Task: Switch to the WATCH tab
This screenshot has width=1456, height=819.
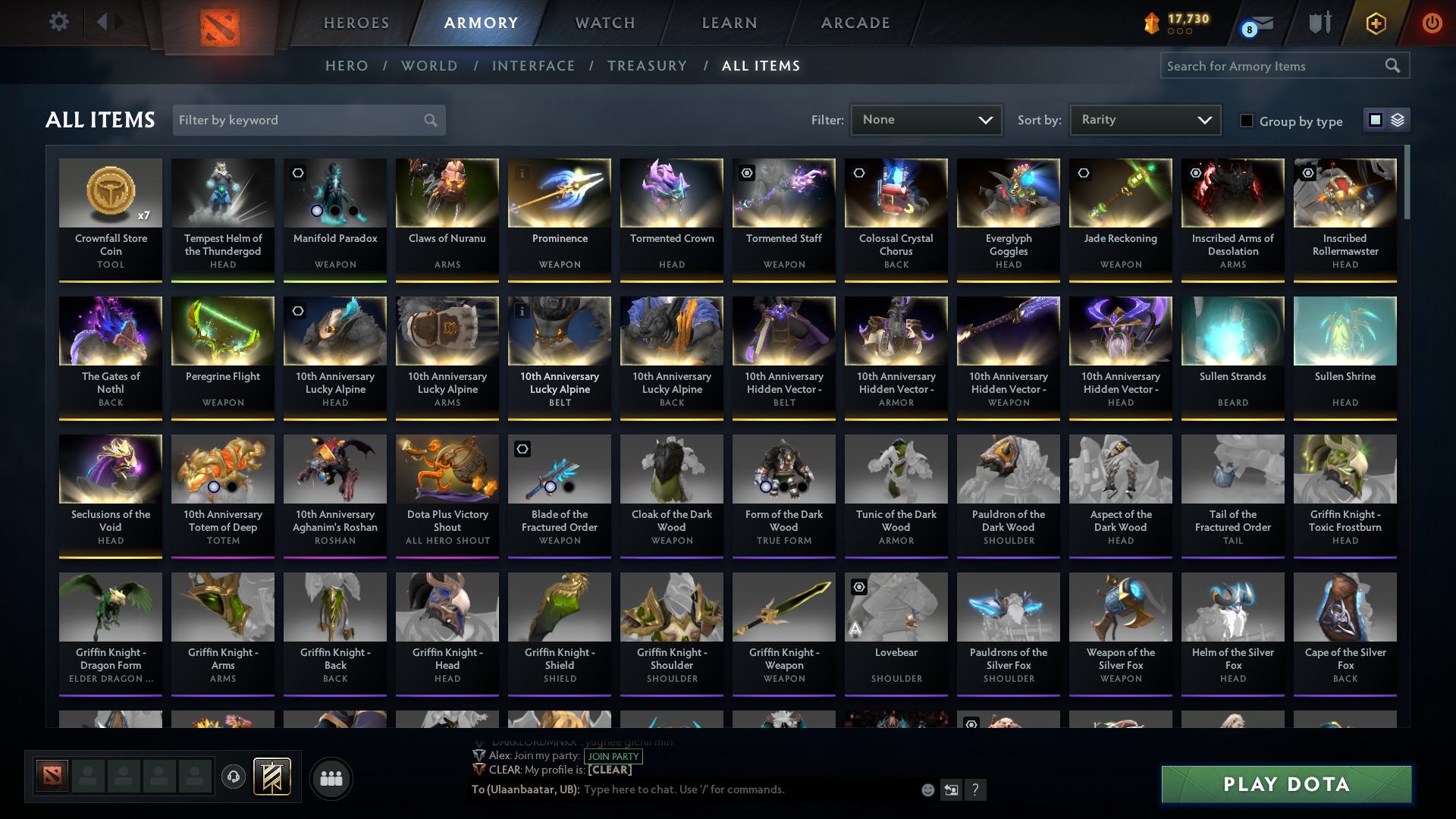Action: (604, 23)
